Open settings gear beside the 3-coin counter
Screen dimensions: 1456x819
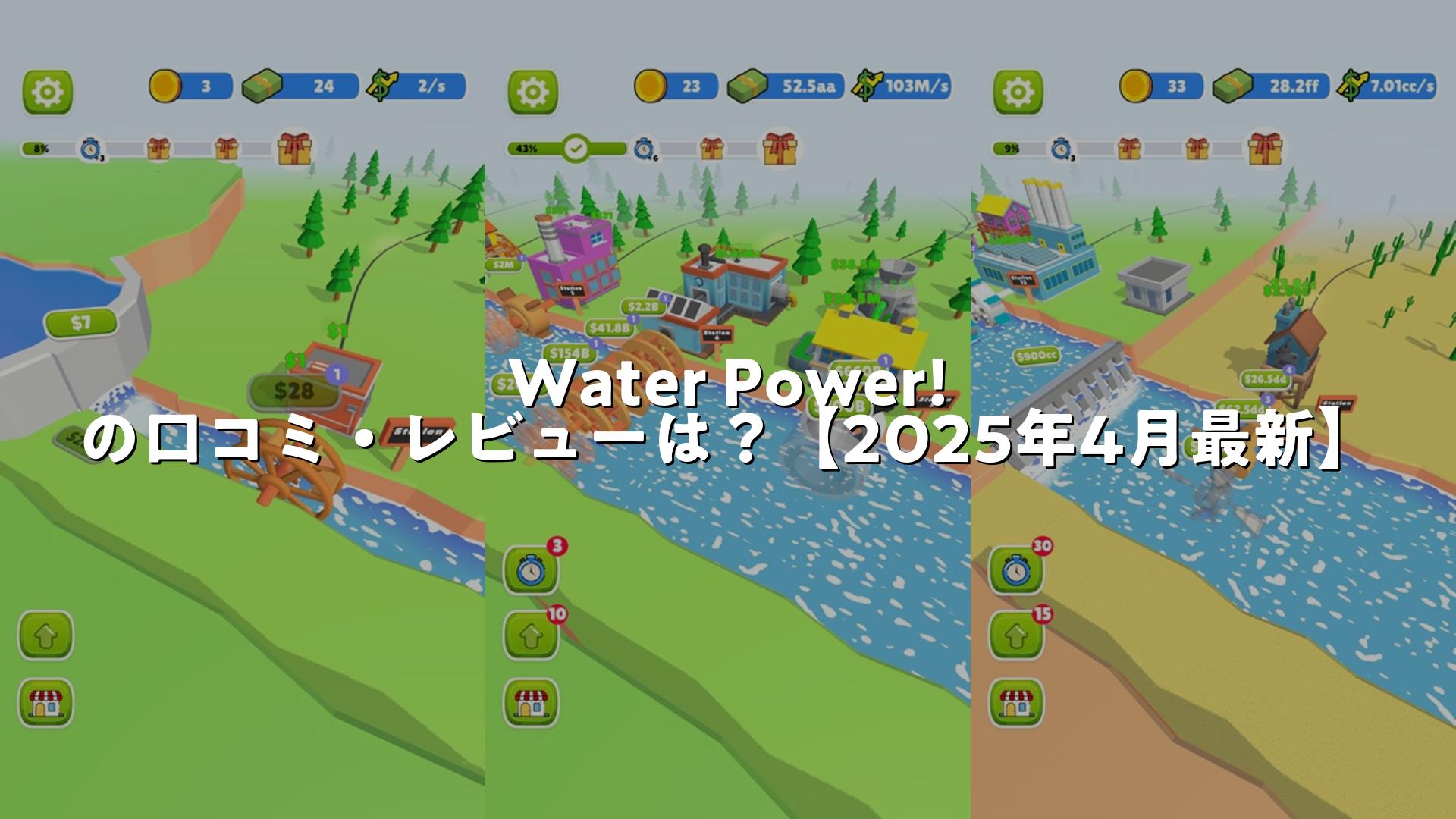point(48,93)
